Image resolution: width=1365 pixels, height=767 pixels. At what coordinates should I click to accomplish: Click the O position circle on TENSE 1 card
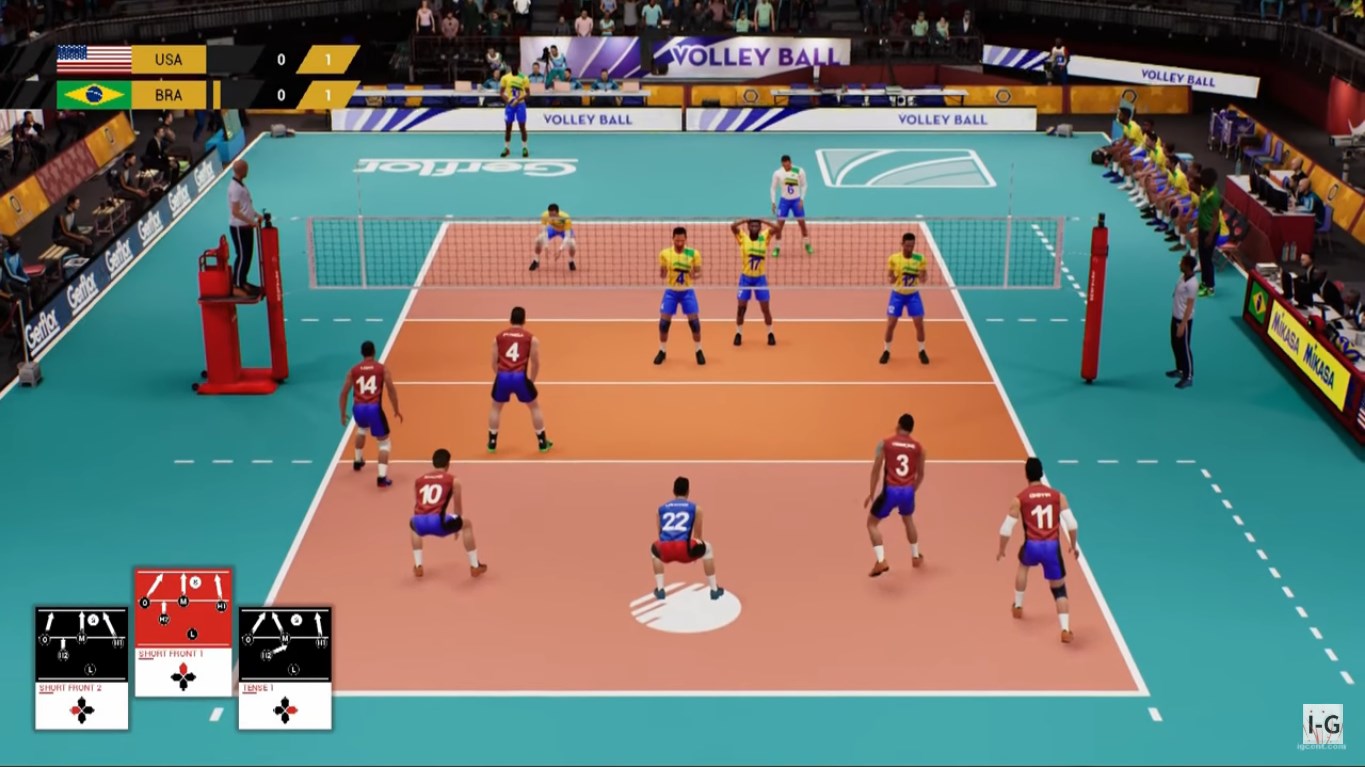pos(248,639)
